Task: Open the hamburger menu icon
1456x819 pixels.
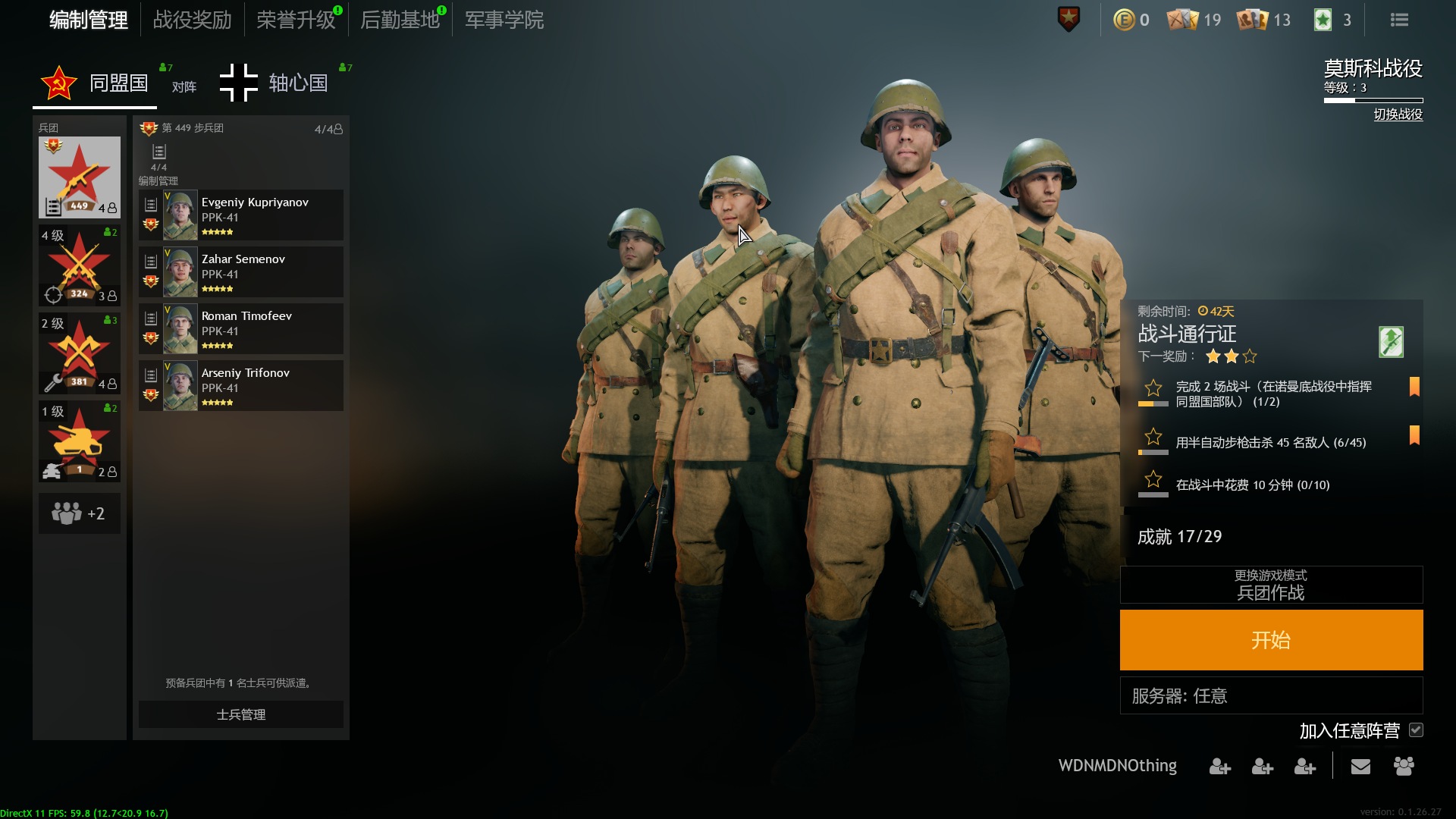Action: point(1399,20)
